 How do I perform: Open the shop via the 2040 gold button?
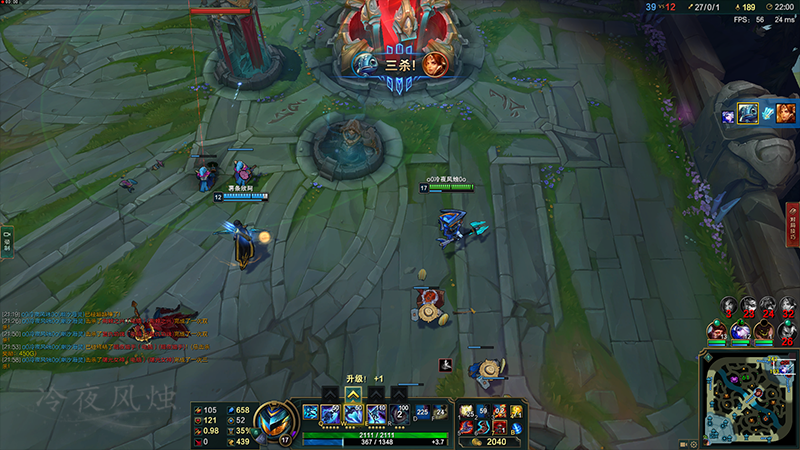pos(491,441)
